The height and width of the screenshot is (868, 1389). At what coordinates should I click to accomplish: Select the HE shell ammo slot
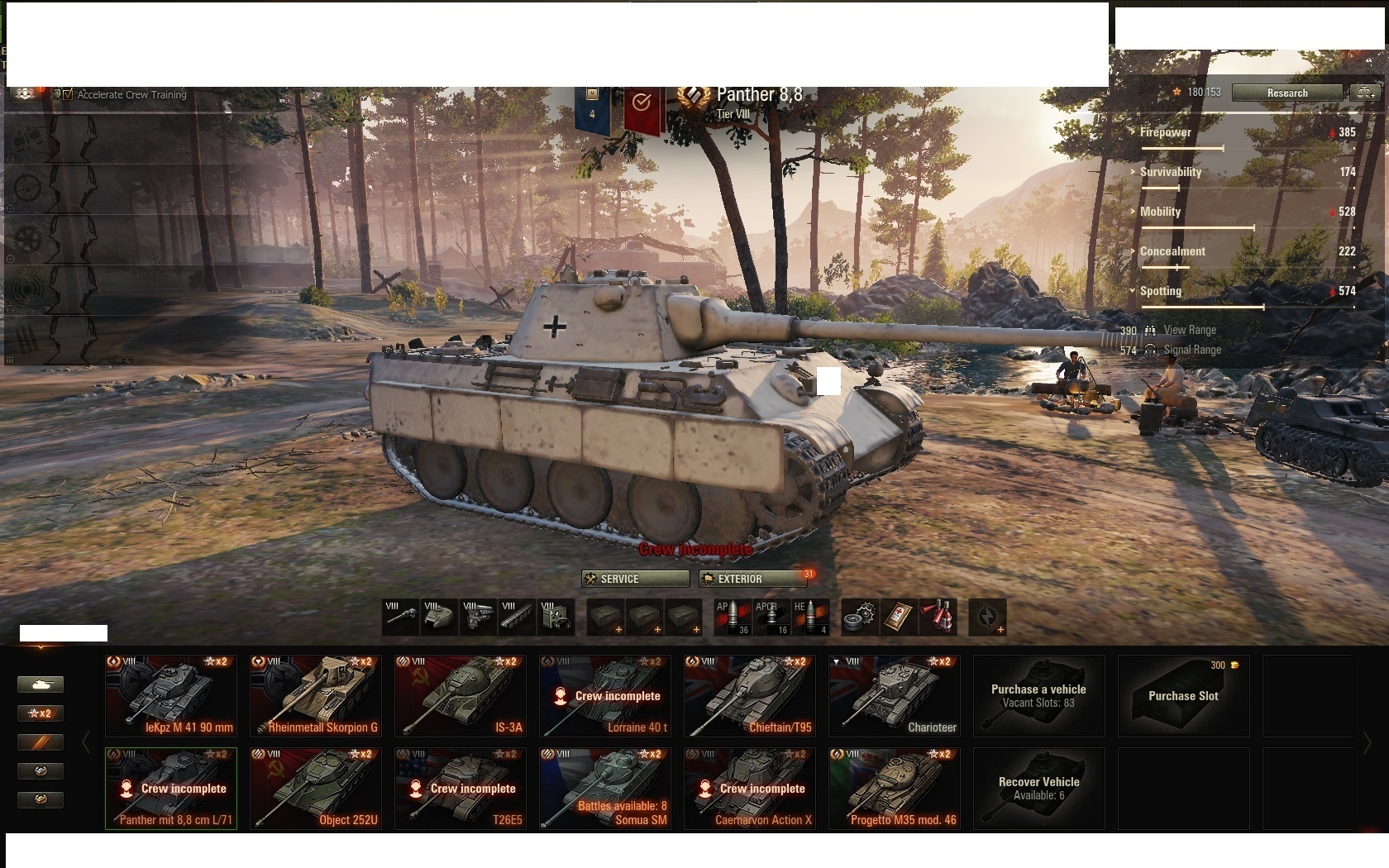point(813,618)
